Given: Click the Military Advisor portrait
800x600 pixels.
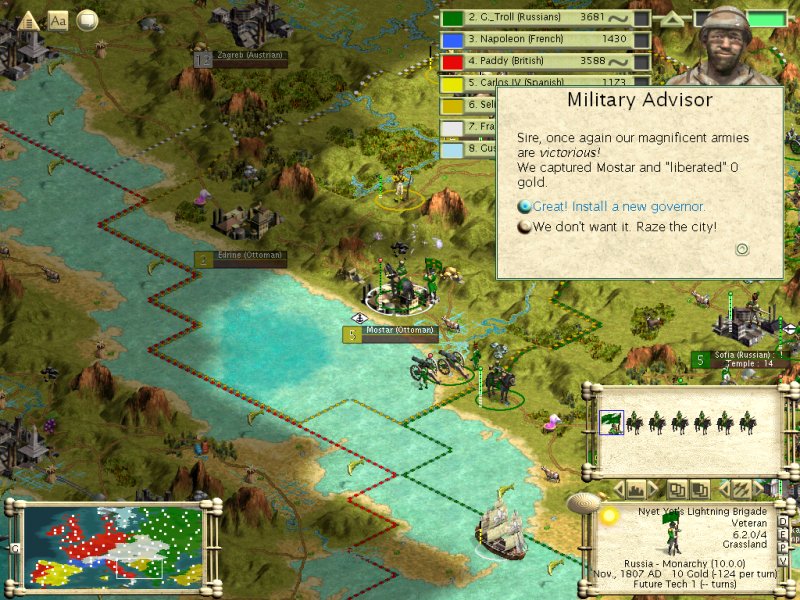Looking at the screenshot, I should point(722,45).
